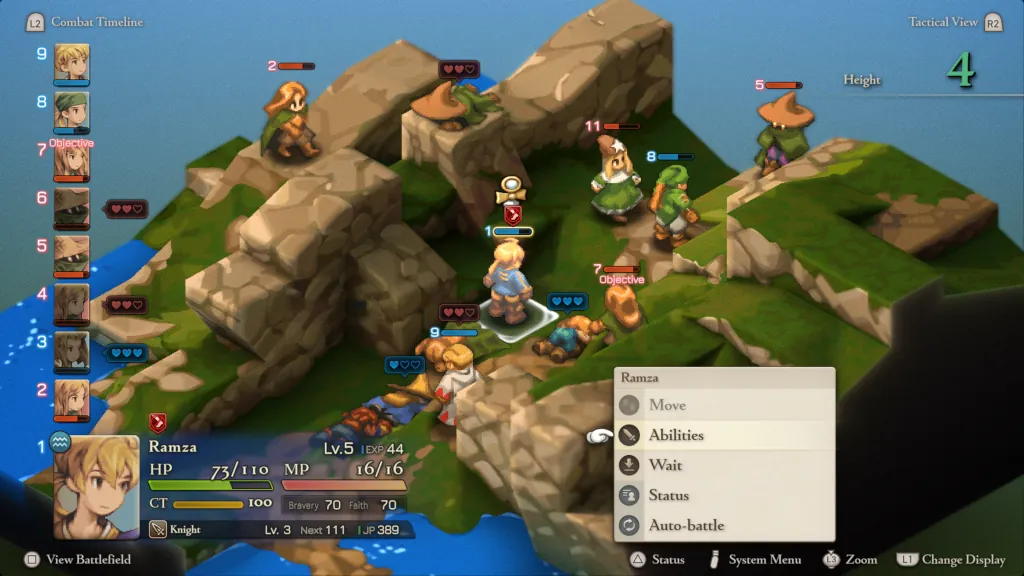Select the timeline portrait numbered 4

[x=72, y=304]
